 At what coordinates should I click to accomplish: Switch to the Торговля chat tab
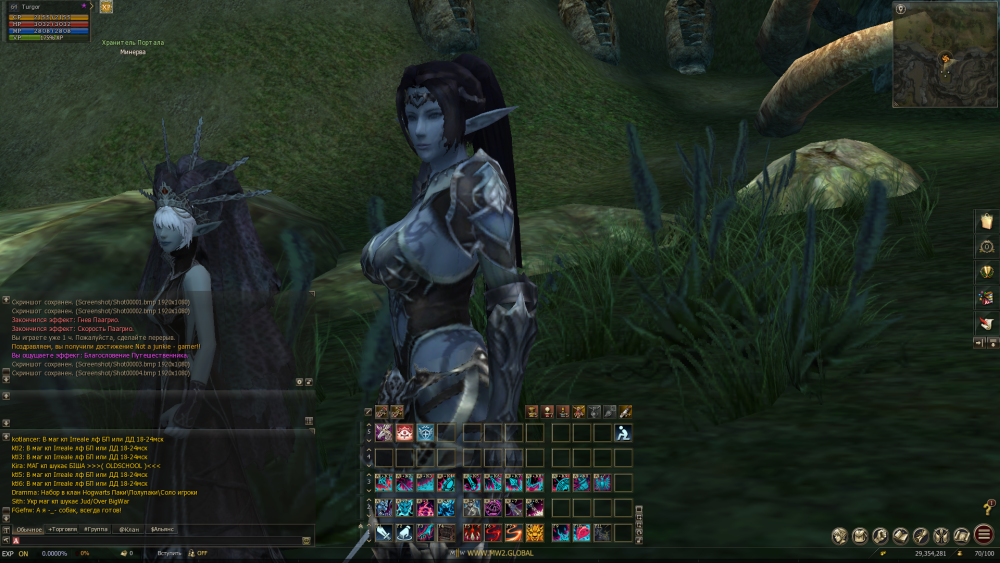pyautogui.click(x=64, y=529)
